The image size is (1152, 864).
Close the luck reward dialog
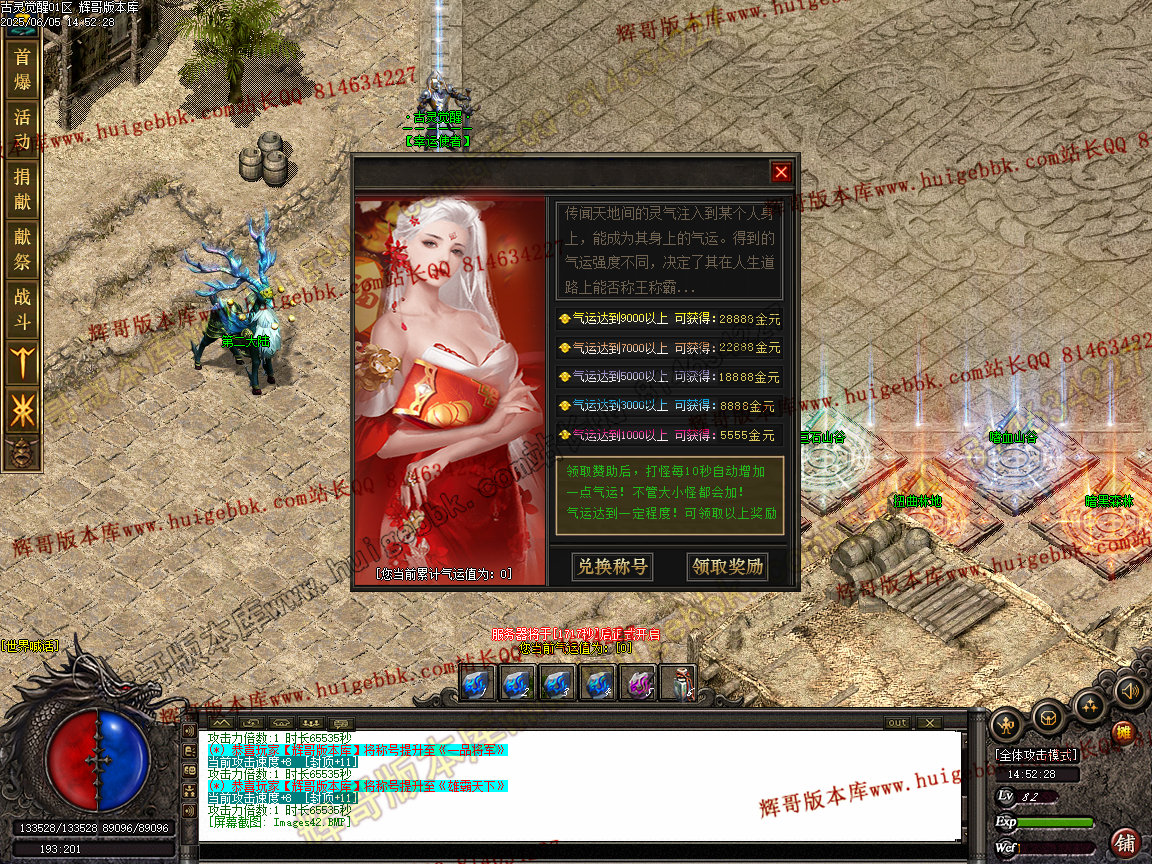point(781,172)
